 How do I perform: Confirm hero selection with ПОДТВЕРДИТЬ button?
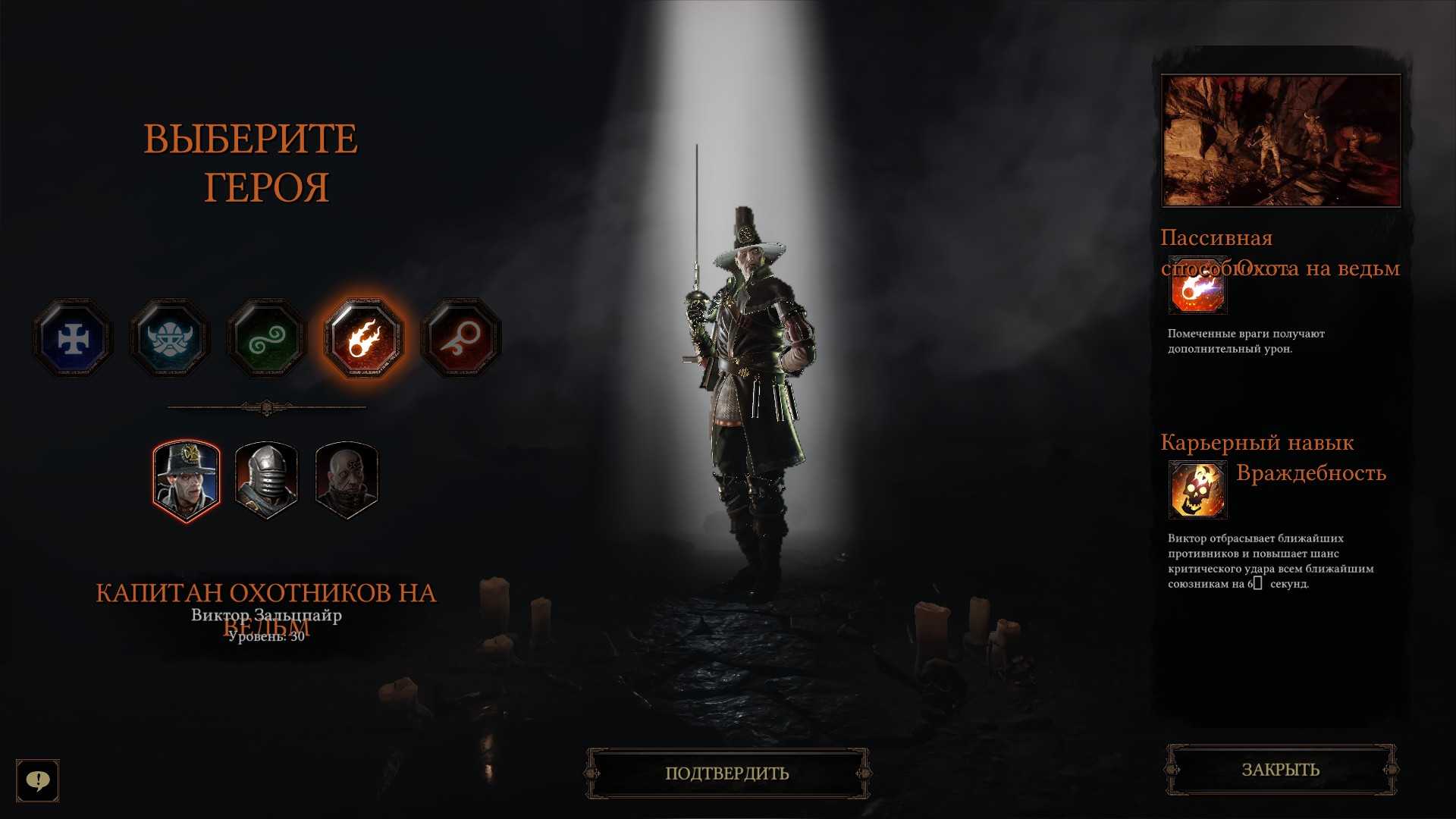[727, 773]
